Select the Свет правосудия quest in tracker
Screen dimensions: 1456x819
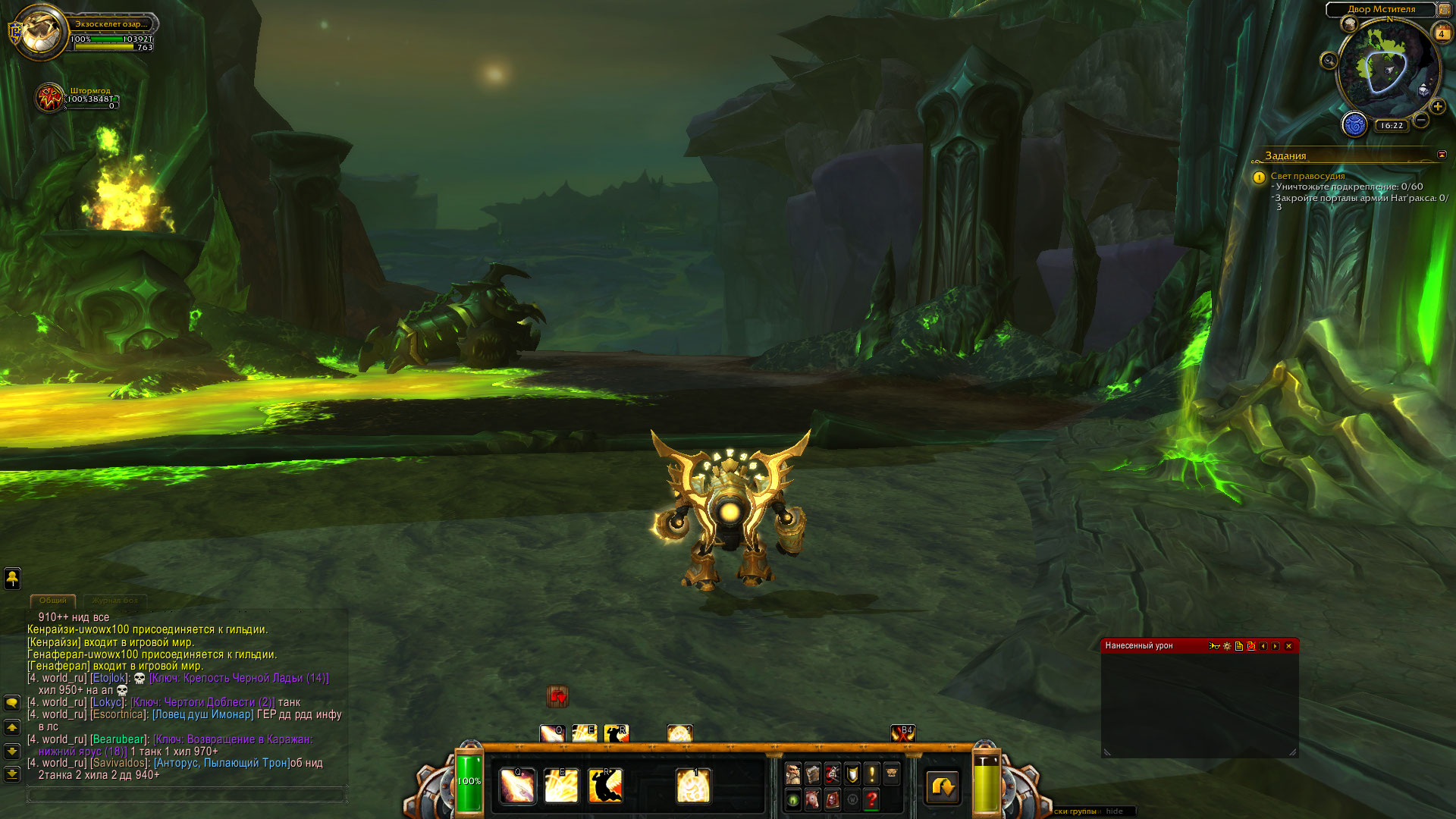1307,176
